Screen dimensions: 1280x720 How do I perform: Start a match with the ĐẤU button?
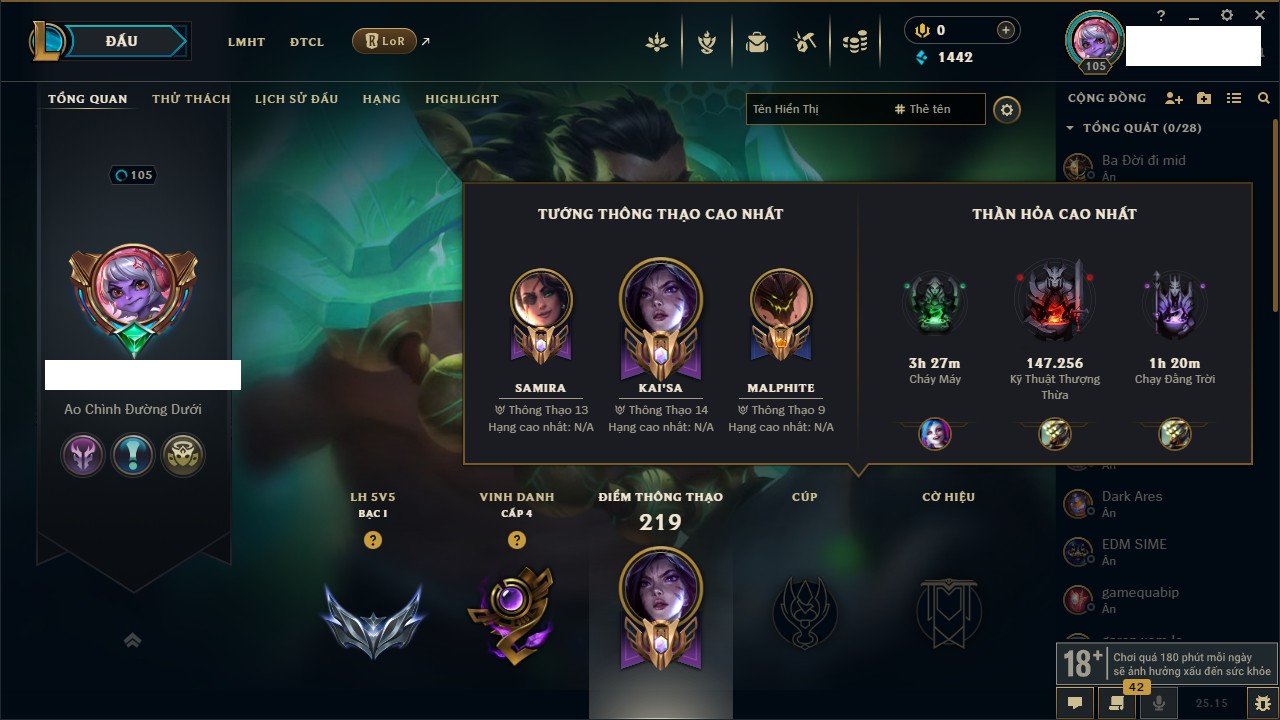122,41
